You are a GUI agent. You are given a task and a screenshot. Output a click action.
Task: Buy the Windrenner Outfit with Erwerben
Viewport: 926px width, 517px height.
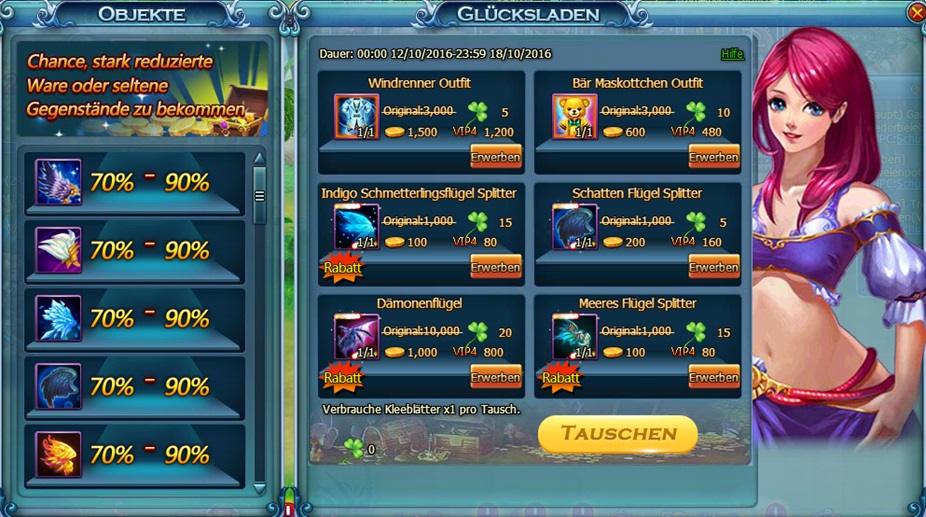pos(495,157)
